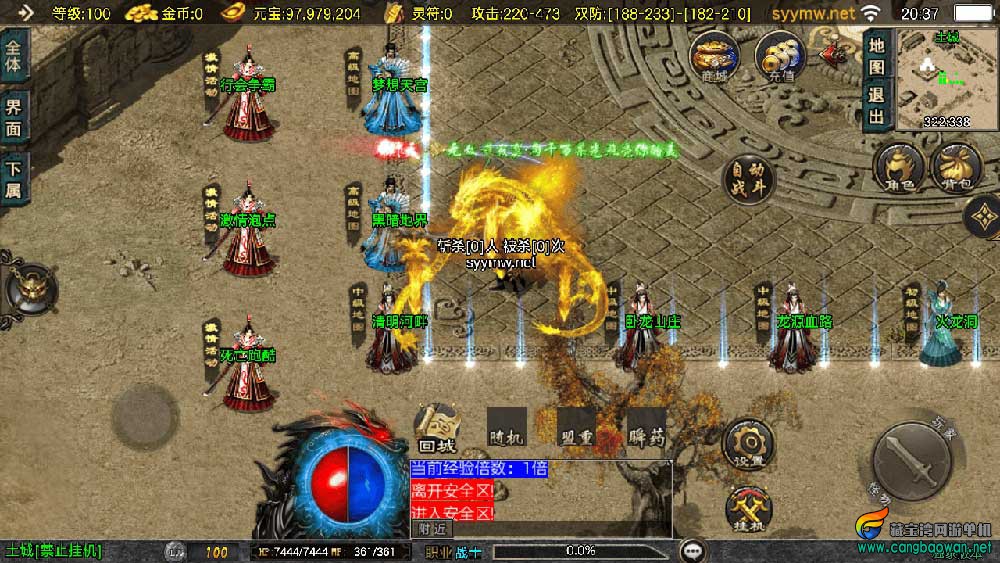Open the 背包 bag inventory
1000x563 pixels.
tap(955, 166)
